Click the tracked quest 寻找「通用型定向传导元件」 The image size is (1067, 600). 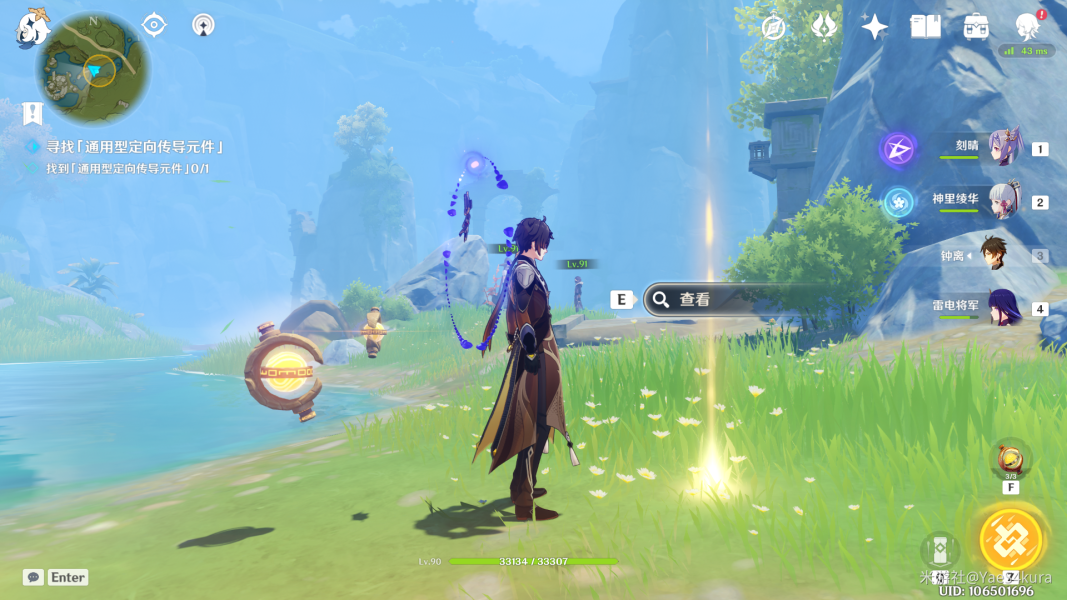point(134,147)
